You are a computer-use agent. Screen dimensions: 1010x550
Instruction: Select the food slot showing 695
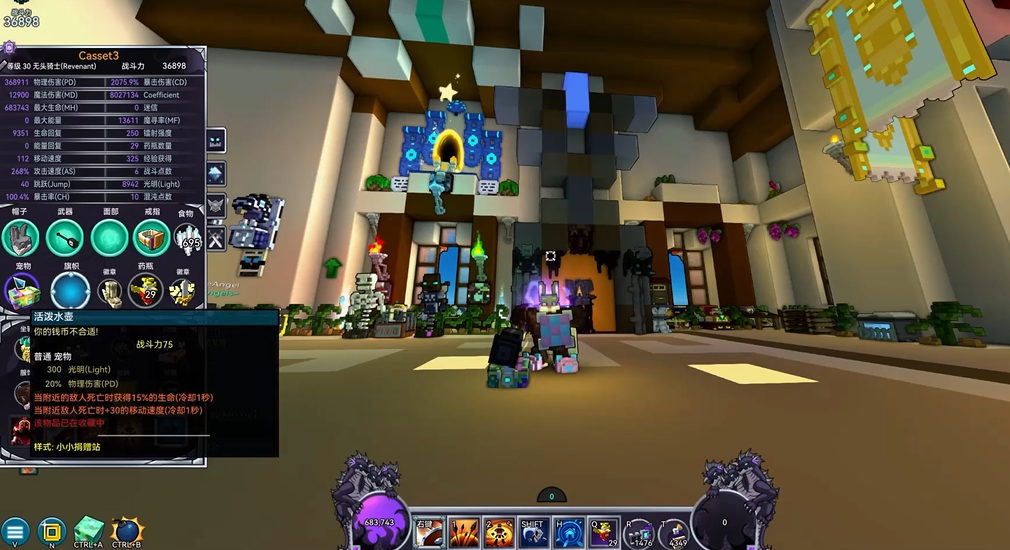(x=187, y=238)
